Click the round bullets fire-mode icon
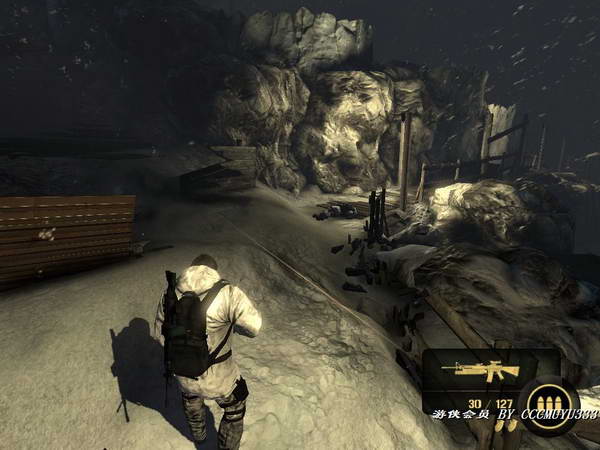This screenshot has height=450, width=600. coord(547,400)
